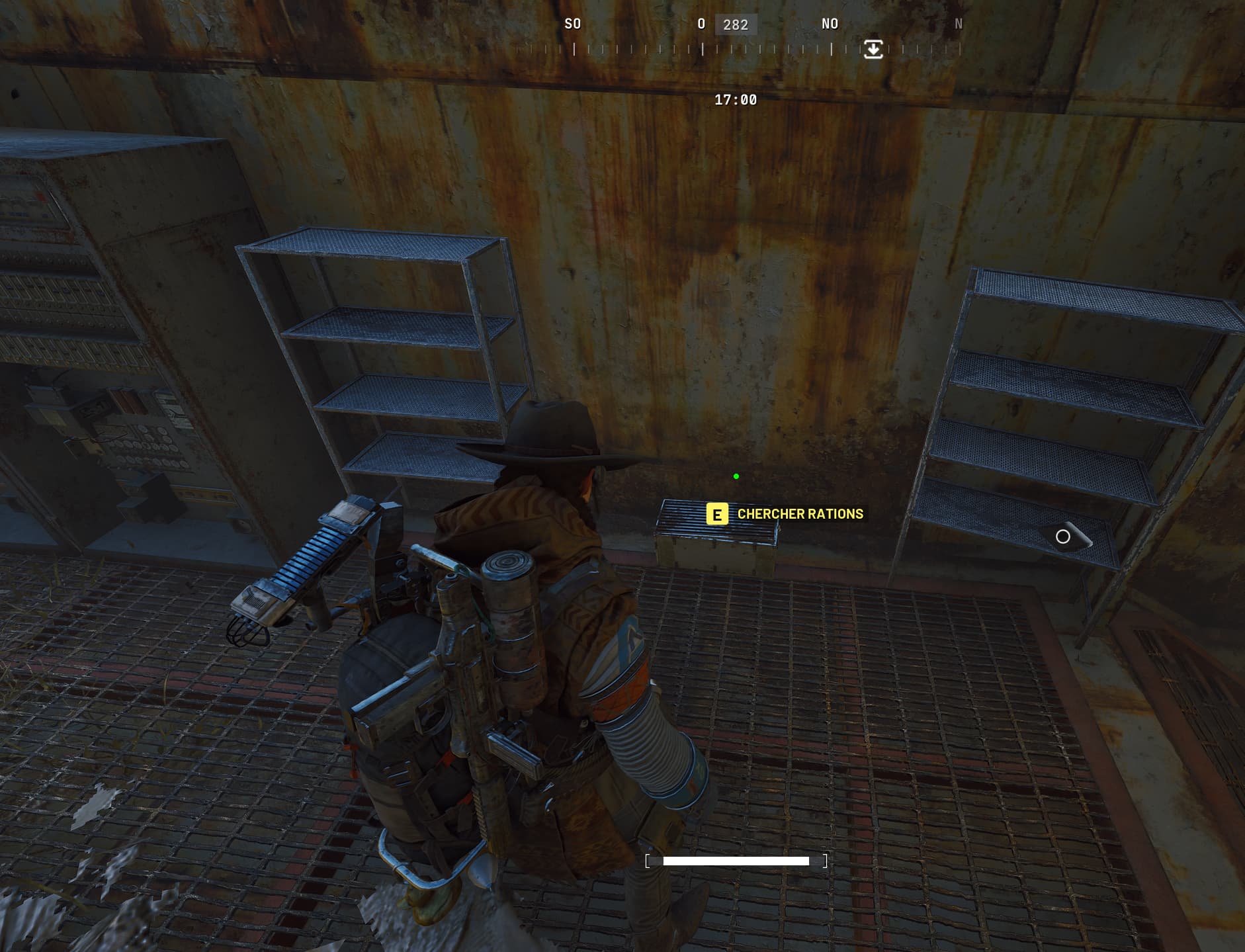Screen dimensions: 1245x952
Task: Select the circular interaction marker on the shelf
Action: 1062,537
